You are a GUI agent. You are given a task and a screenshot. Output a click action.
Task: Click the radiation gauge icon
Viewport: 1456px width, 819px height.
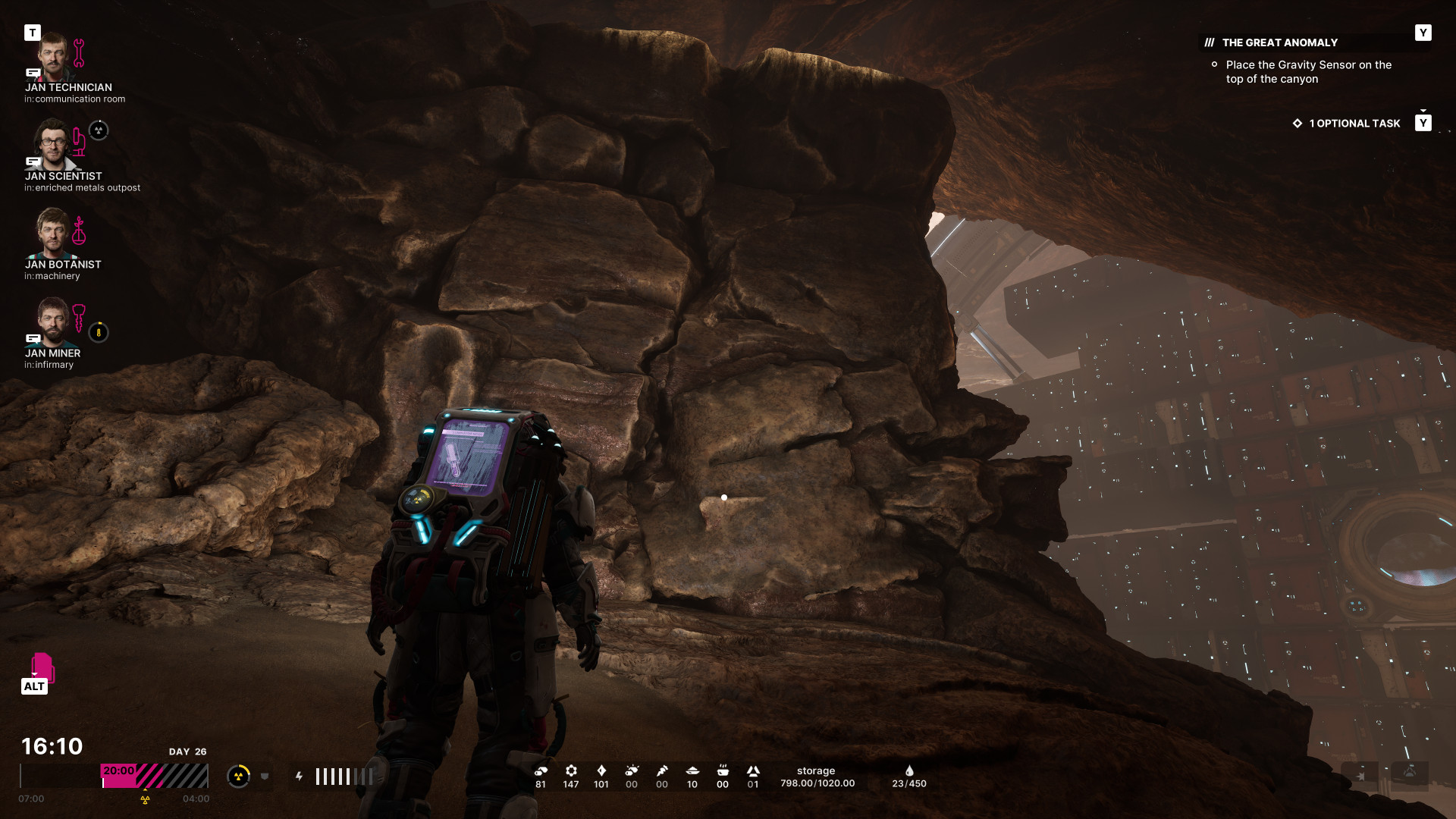pyautogui.click(x=238, y=776)
